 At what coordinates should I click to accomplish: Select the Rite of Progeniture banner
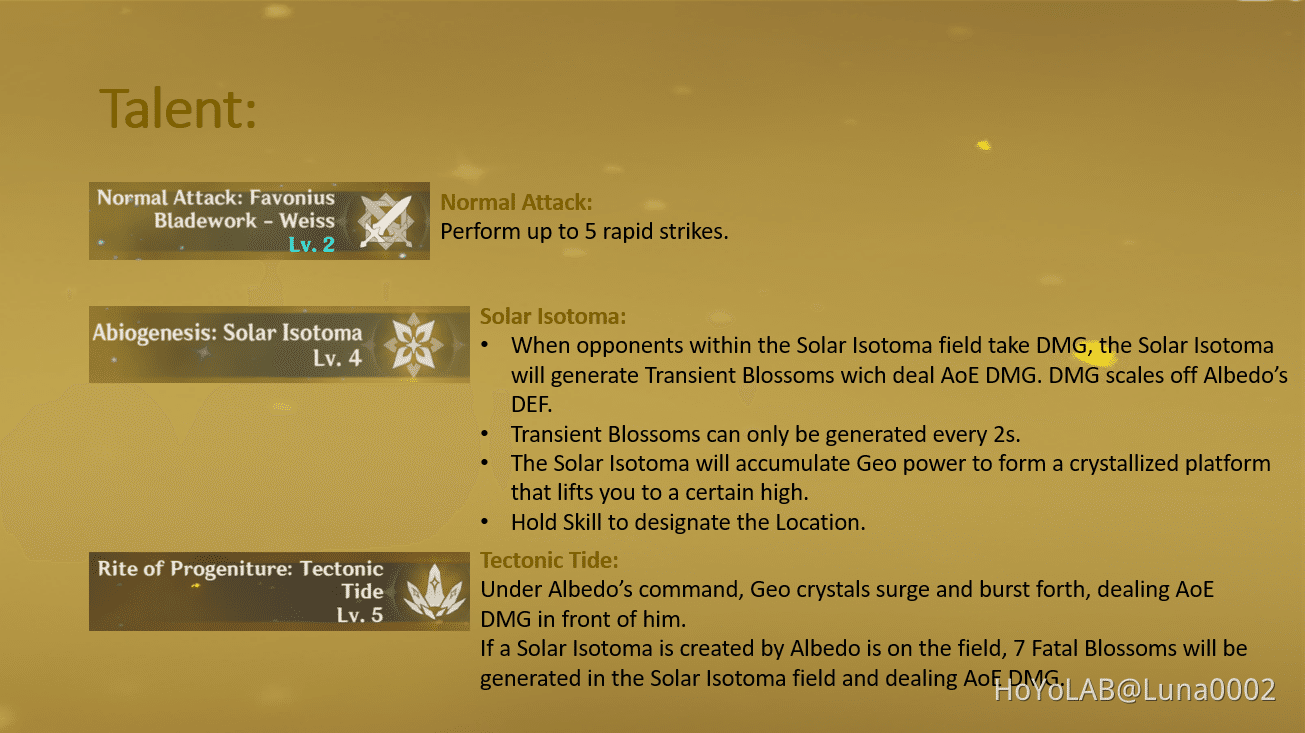click(x=279, y=590)
